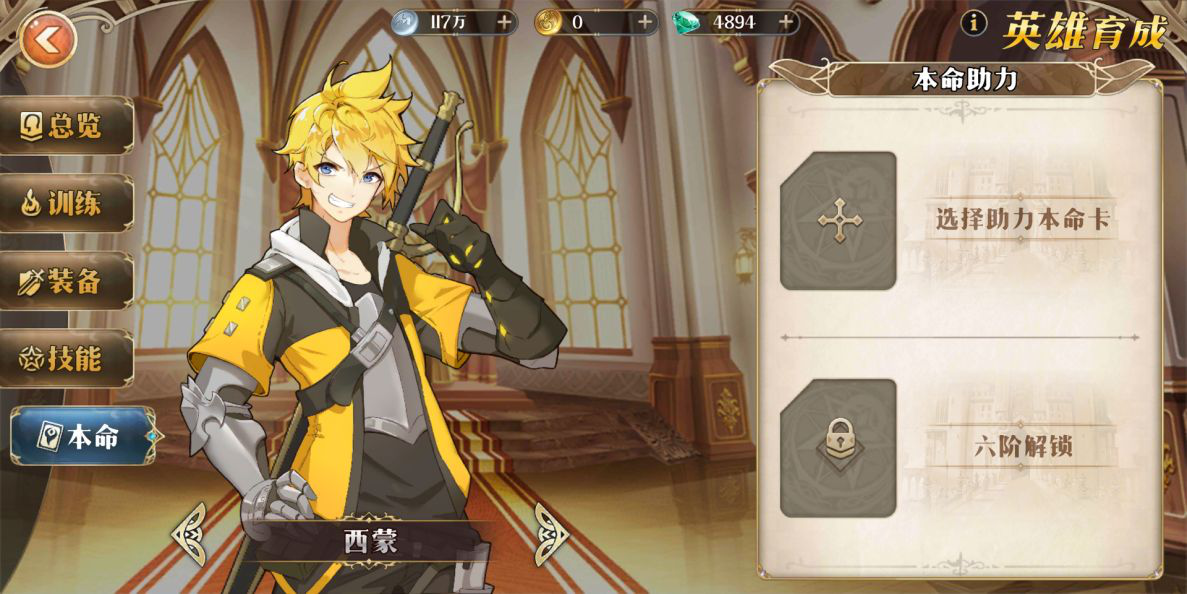The image size is (1187, 594).
Task: Buy more green gems with plus button
Action: tap(786, 22)
